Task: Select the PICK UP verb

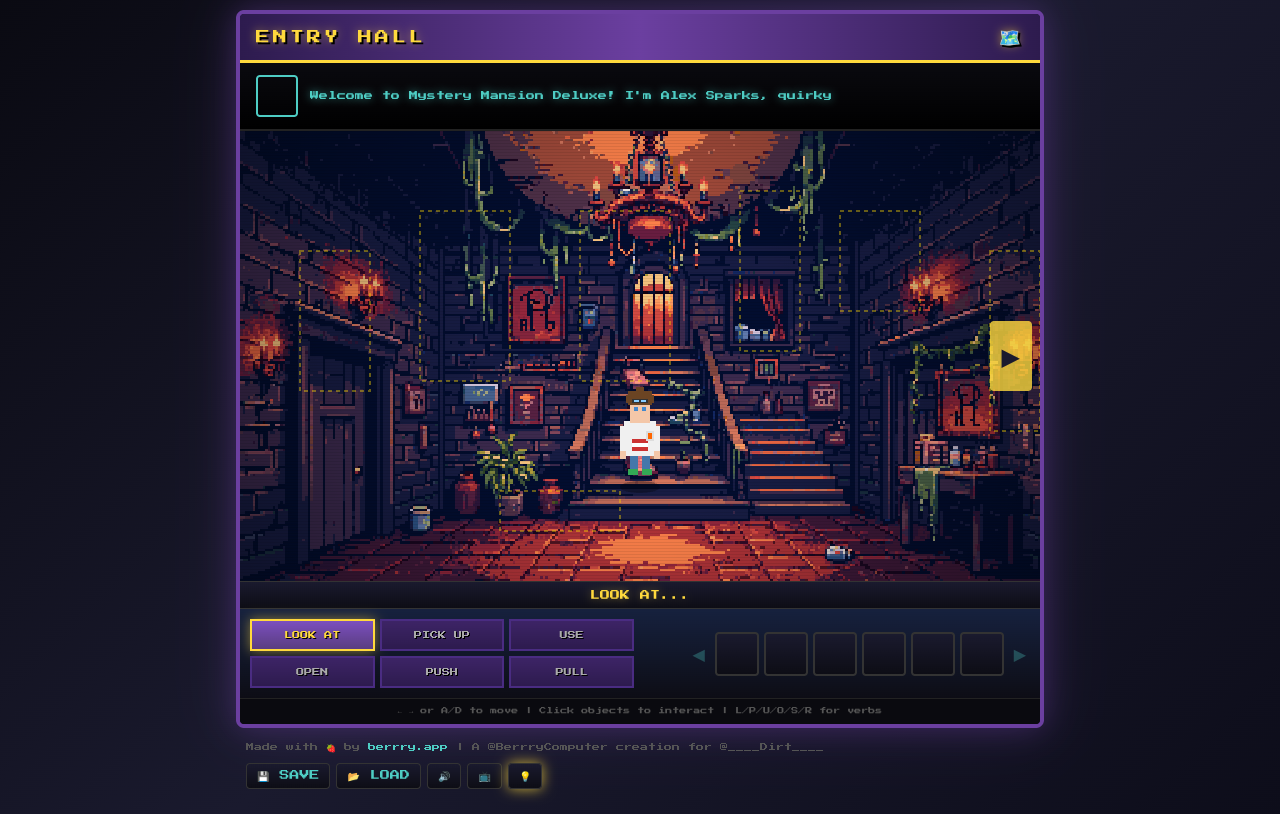Action: [x=441, y=634]
